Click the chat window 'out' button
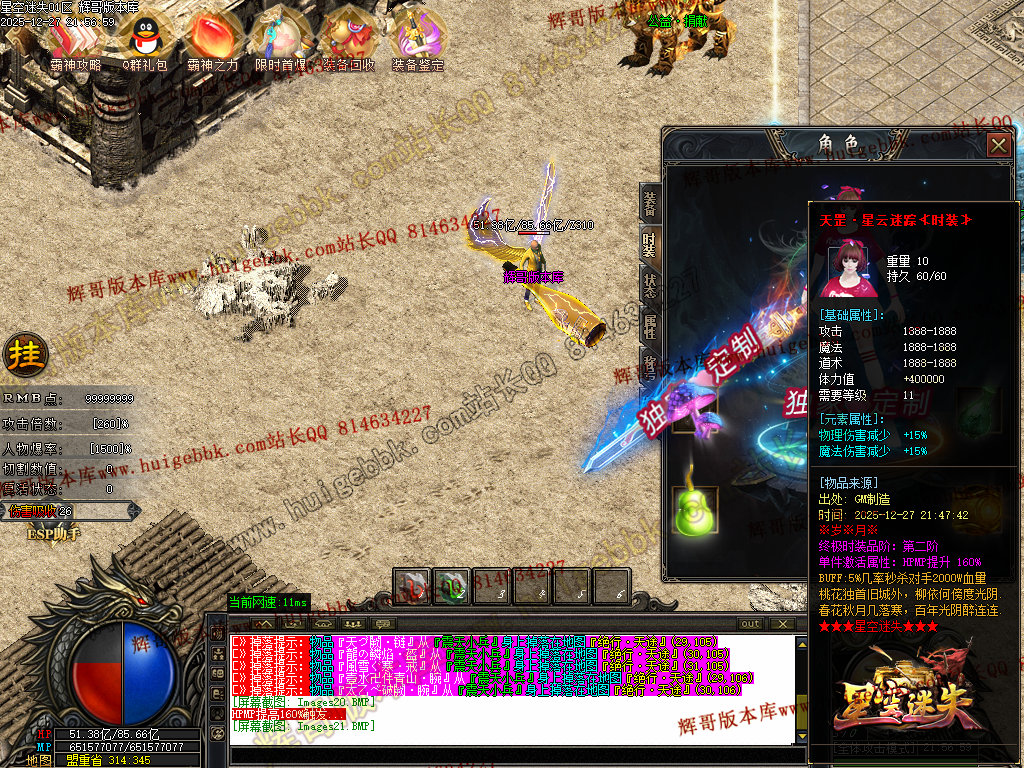Viewport: 1024px width, 768px height. coord(750,624)
